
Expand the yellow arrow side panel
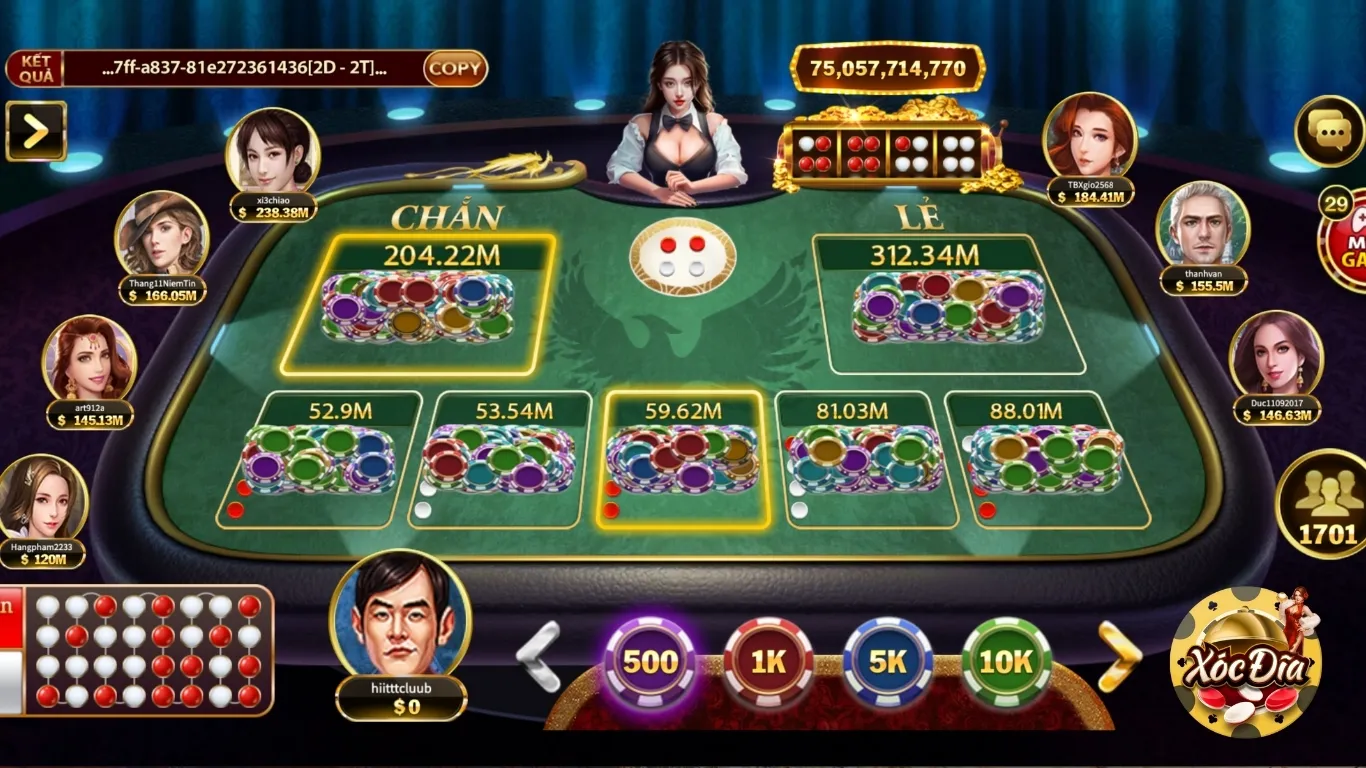coord(36,131)
